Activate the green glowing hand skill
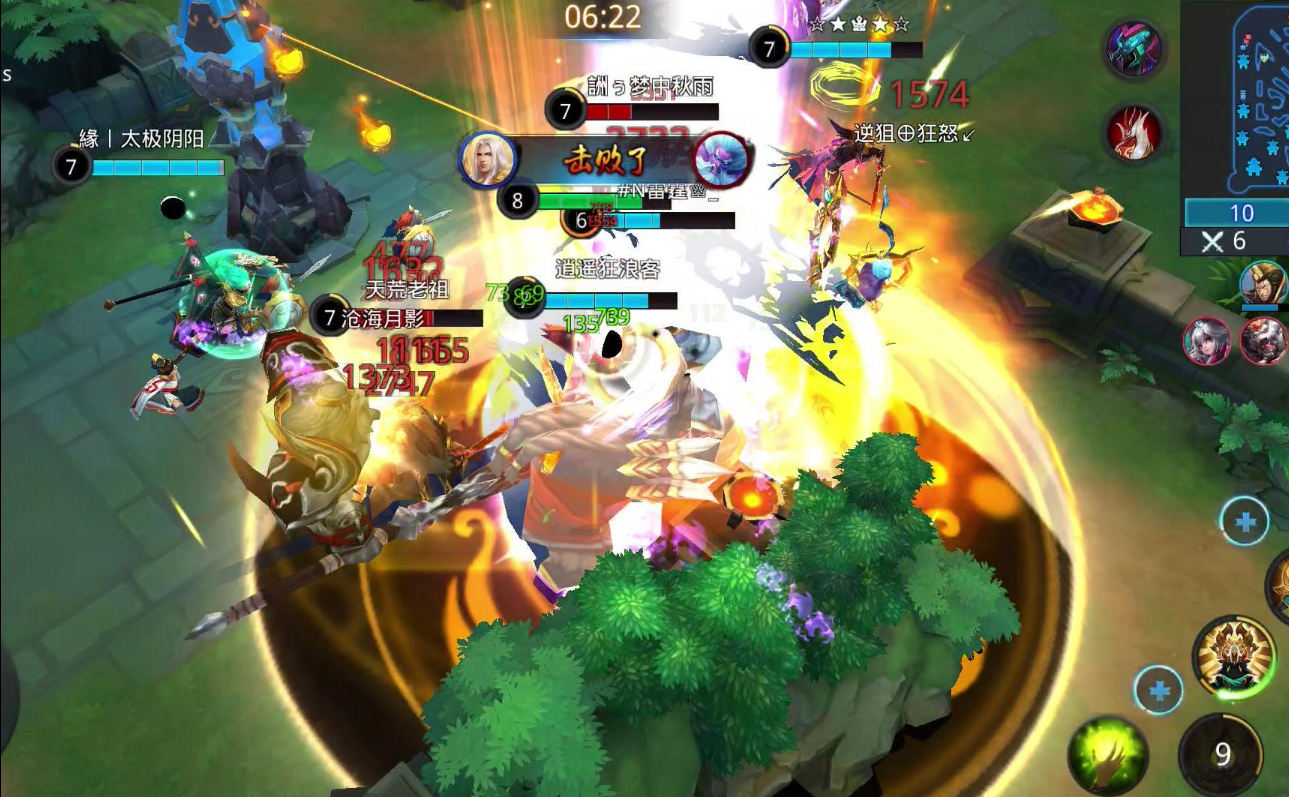Image resolution: width=1289 pixels, height=797 pixels. pyautogui.click(x=1107, y=756)
